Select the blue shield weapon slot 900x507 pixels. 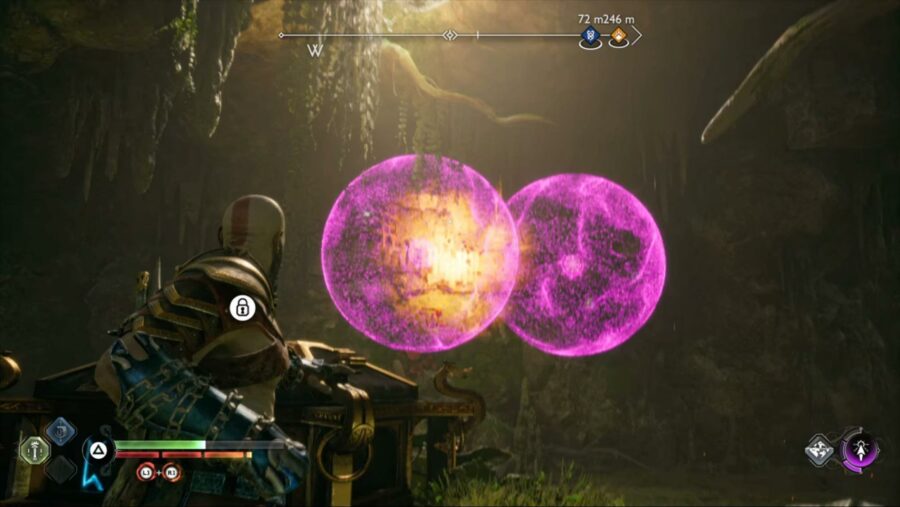(x=60, y=431)
